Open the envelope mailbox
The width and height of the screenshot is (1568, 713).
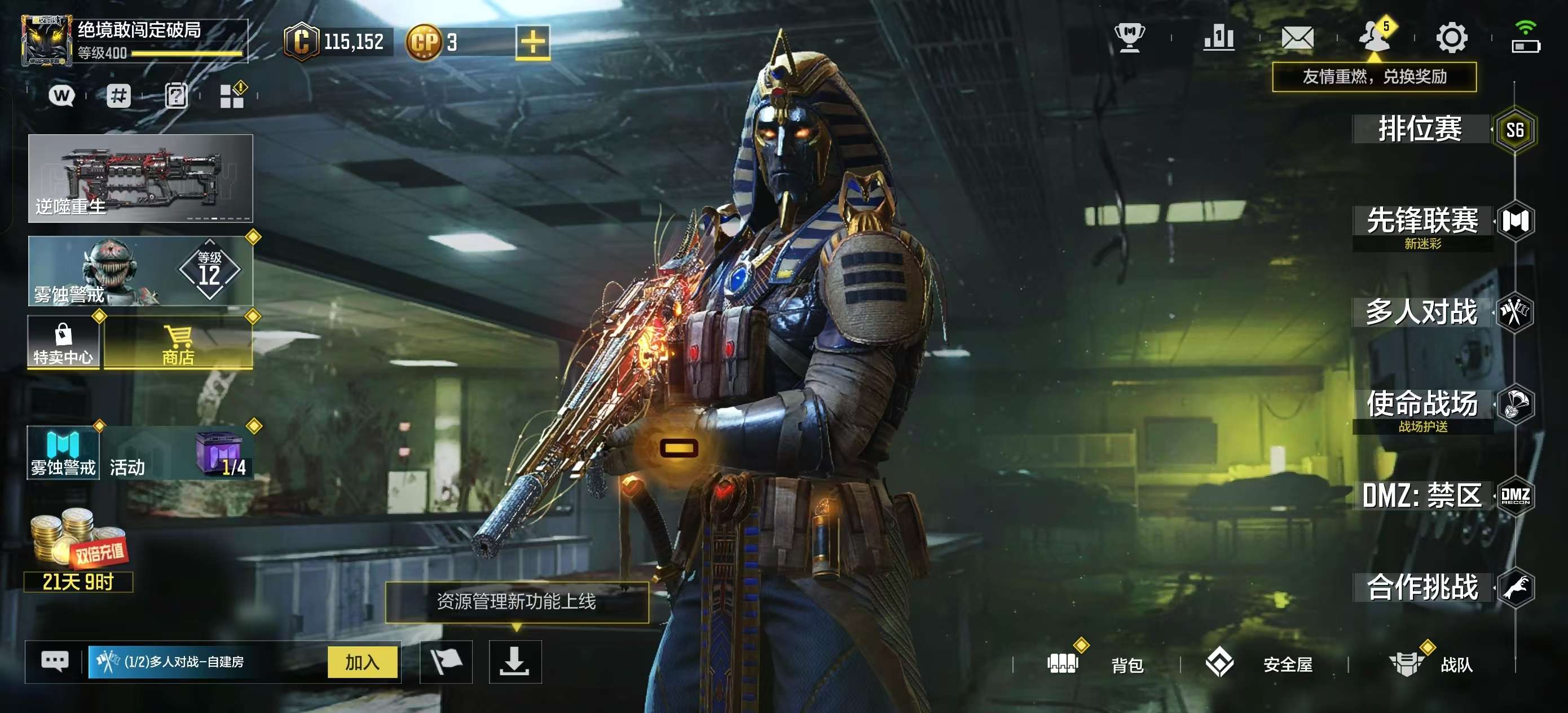[1297, 38]
